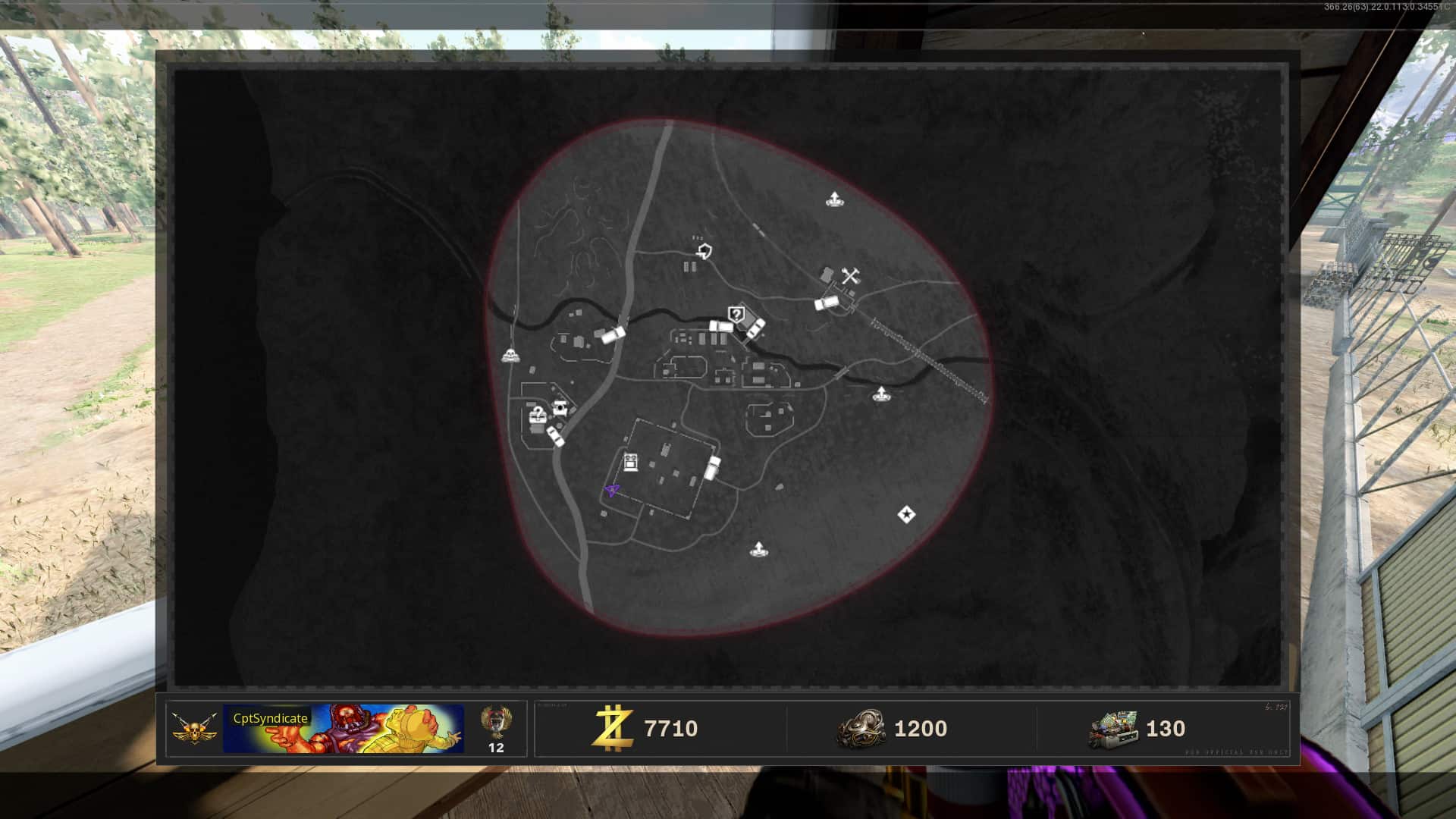Select the crossed hammer and wrench marker
The width and height of the screenshot is (1456, 819).
[850, 276]
